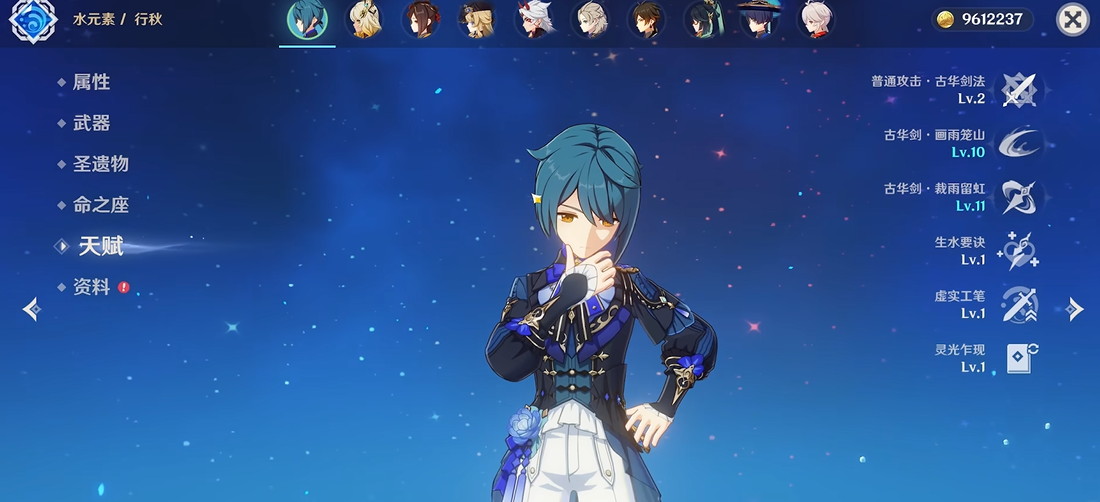Choose the Wanderer portrait with wide hat
Viewport: 1100px width, 502px height.
click(x=759, y=20)
